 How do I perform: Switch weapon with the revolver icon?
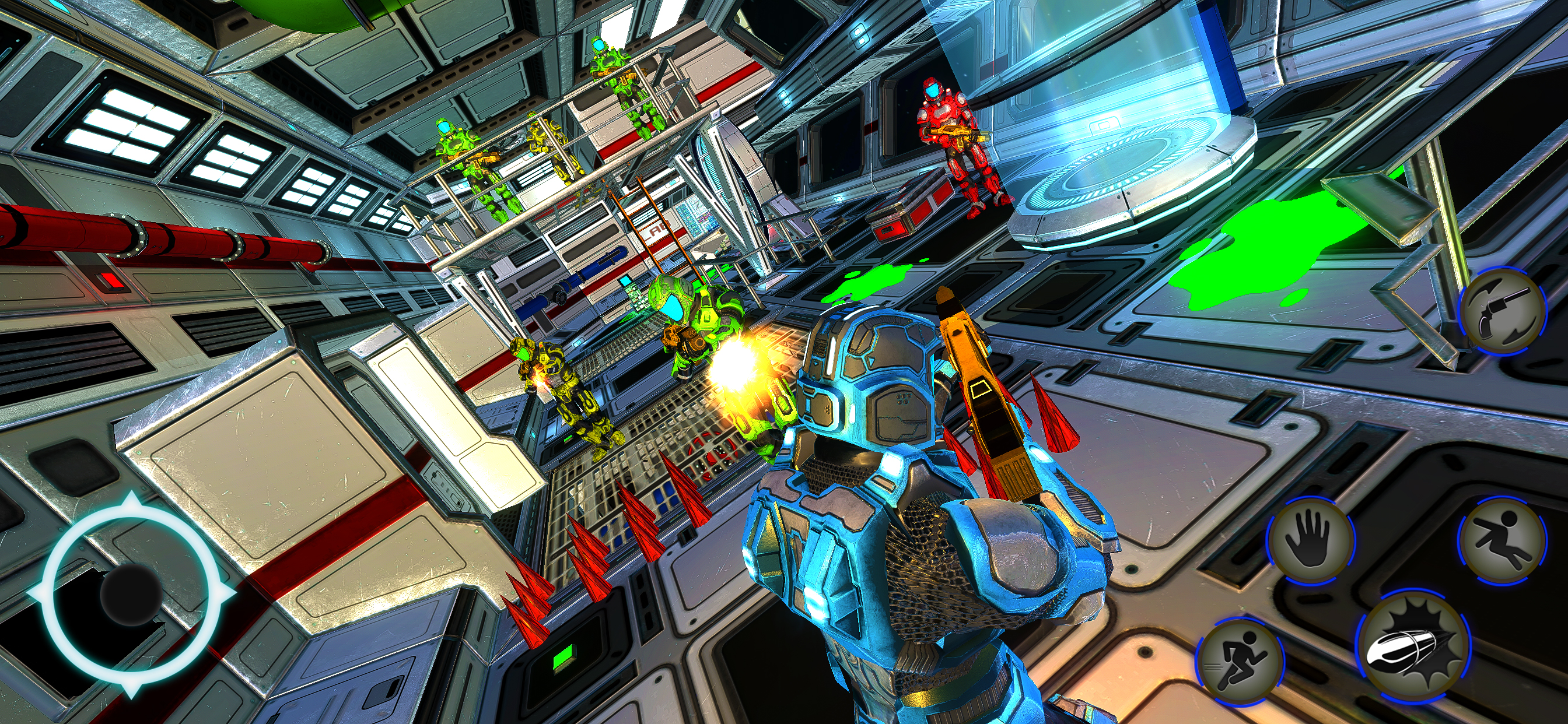click(x=1503, y=311)
